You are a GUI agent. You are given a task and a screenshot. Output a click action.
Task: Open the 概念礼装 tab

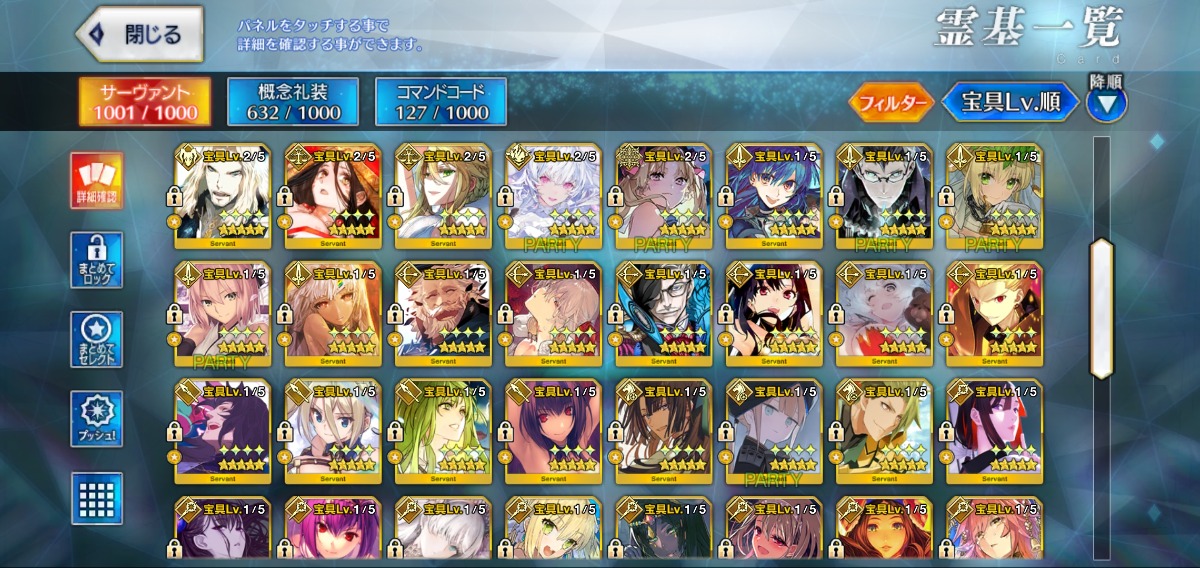[293, 102]
